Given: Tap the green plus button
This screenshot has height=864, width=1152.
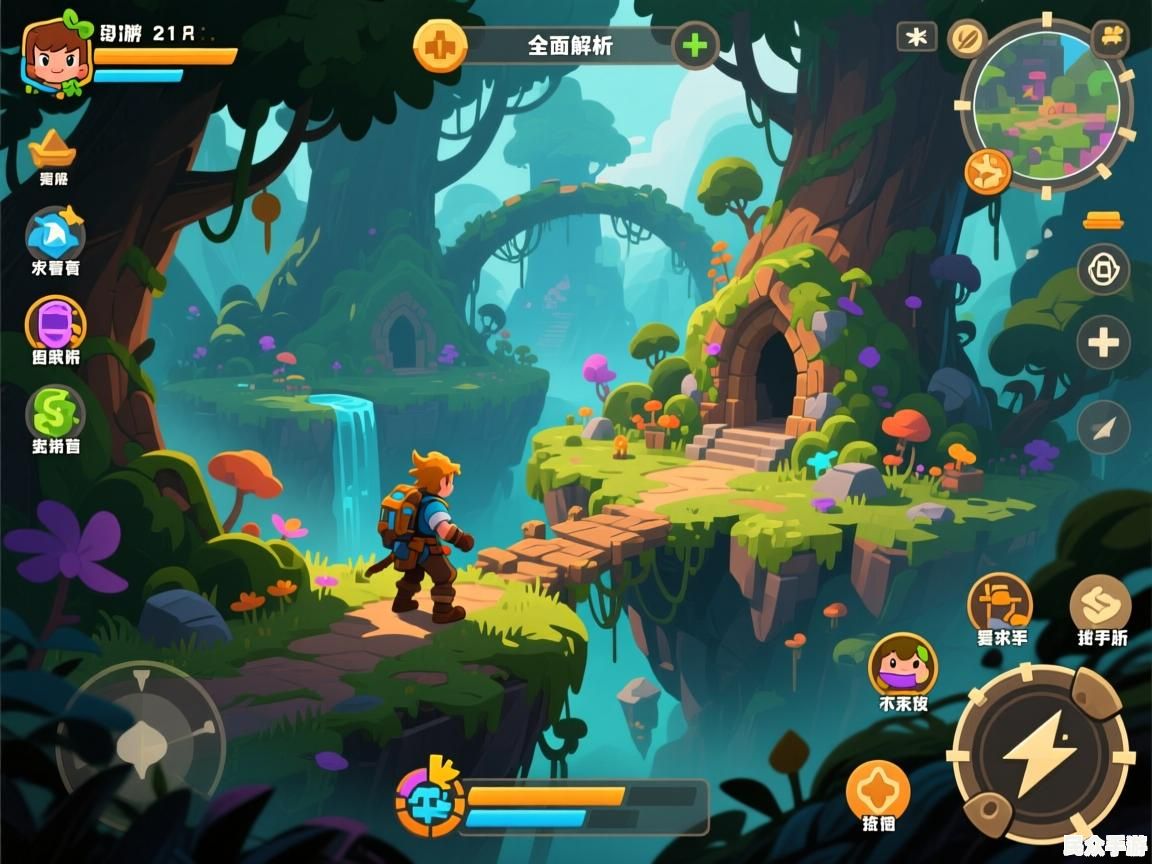Looking at the screenshot, I should pos(695,45).
